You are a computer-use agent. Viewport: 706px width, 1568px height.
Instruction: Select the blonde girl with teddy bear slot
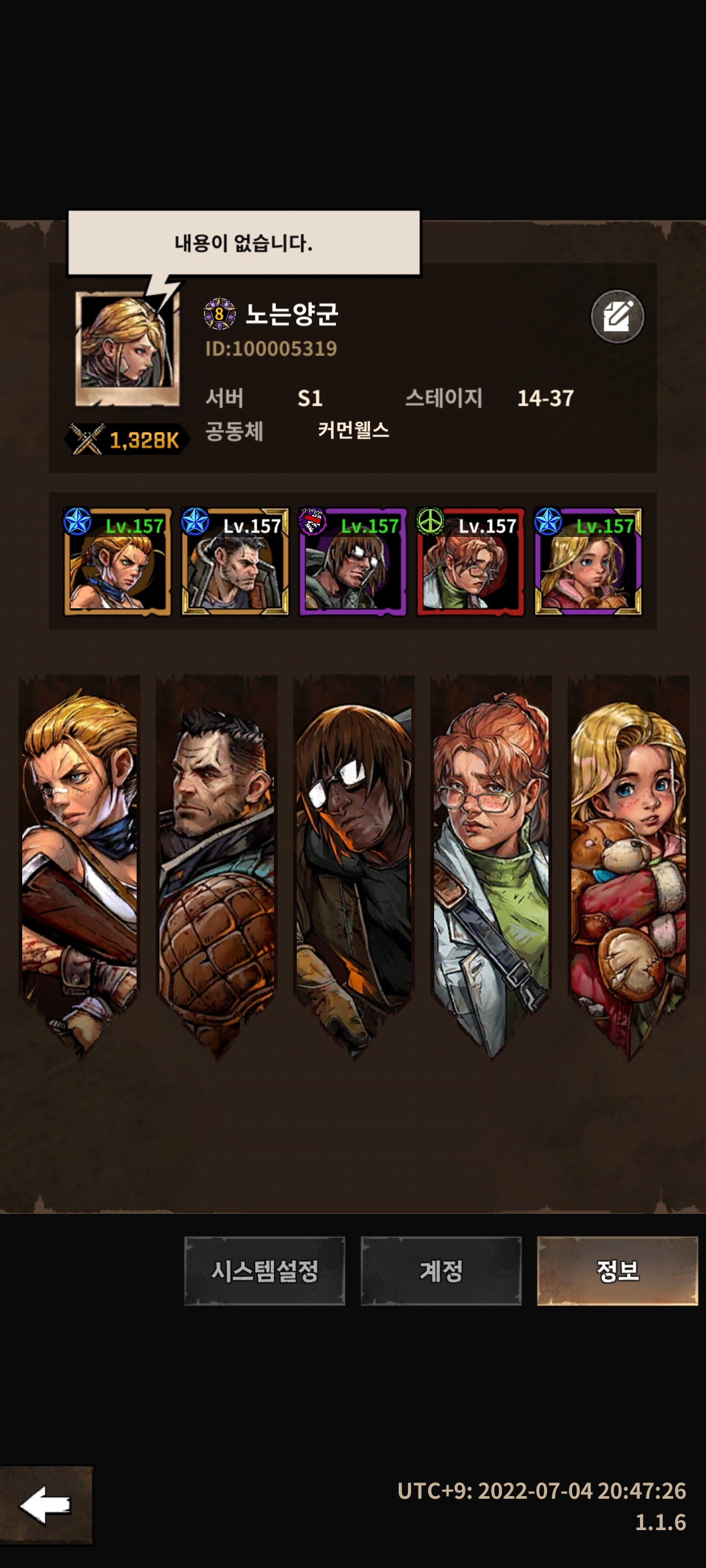tap(588, 562)
